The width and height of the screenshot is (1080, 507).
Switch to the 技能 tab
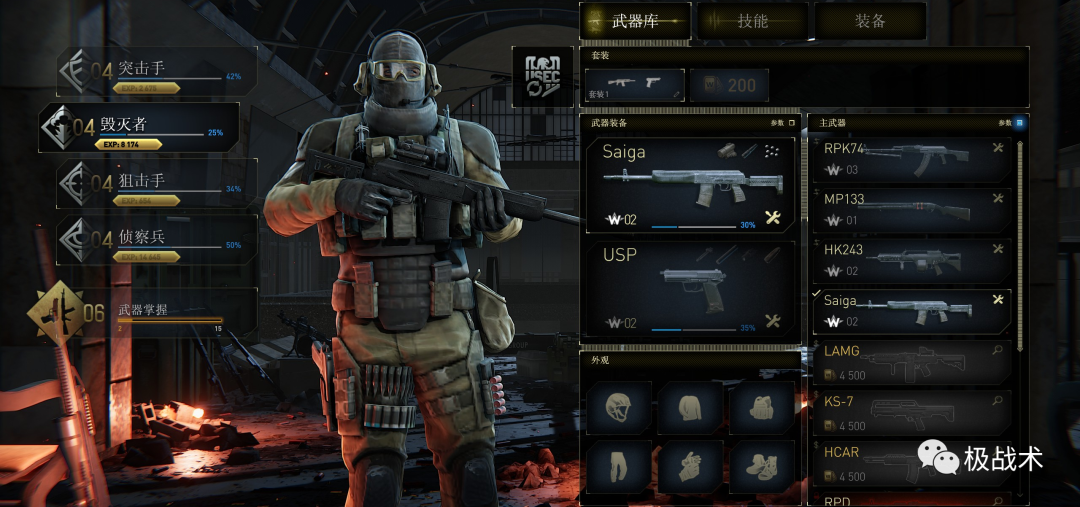click(752, 21)
